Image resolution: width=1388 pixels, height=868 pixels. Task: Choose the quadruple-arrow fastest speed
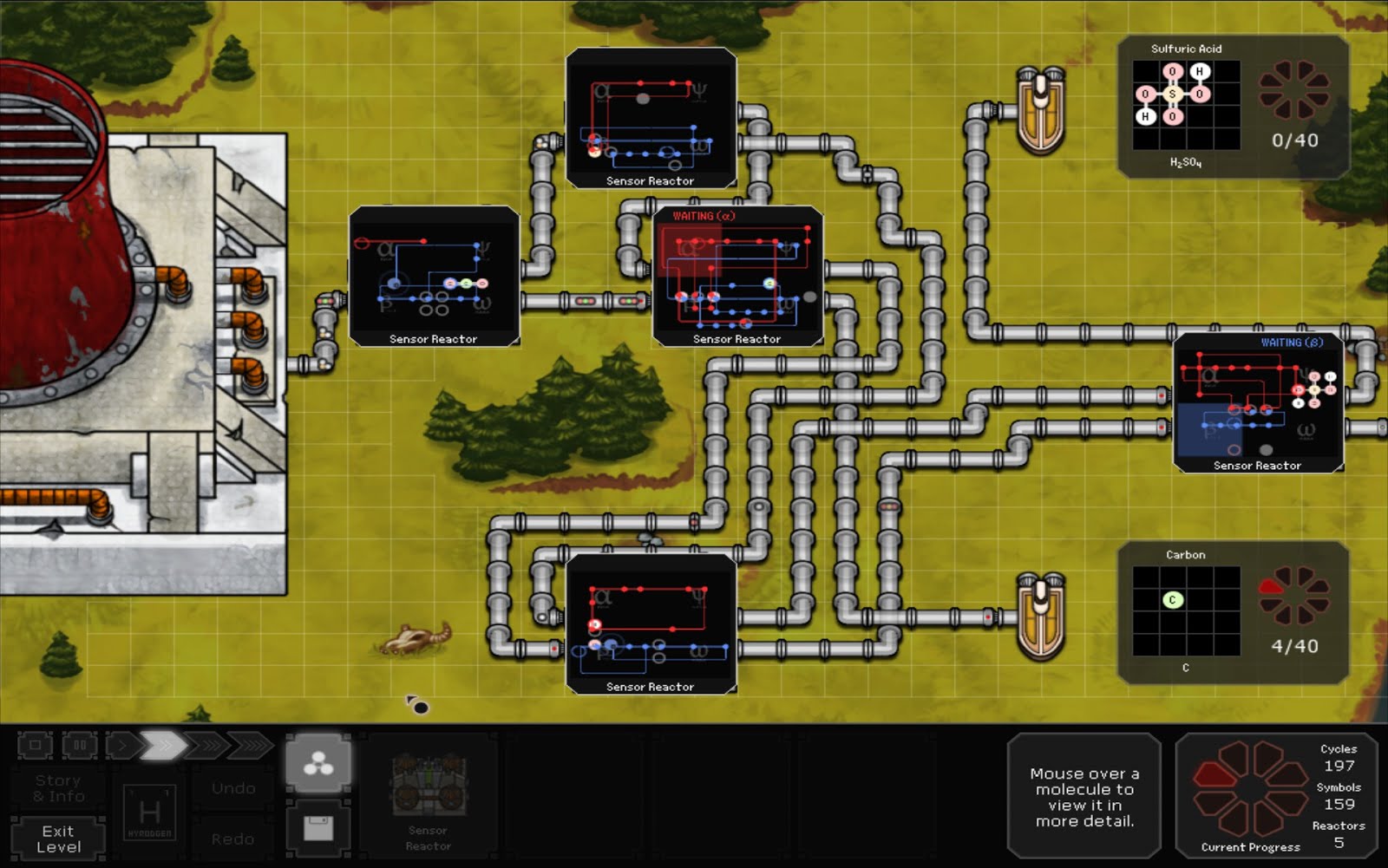251,745
